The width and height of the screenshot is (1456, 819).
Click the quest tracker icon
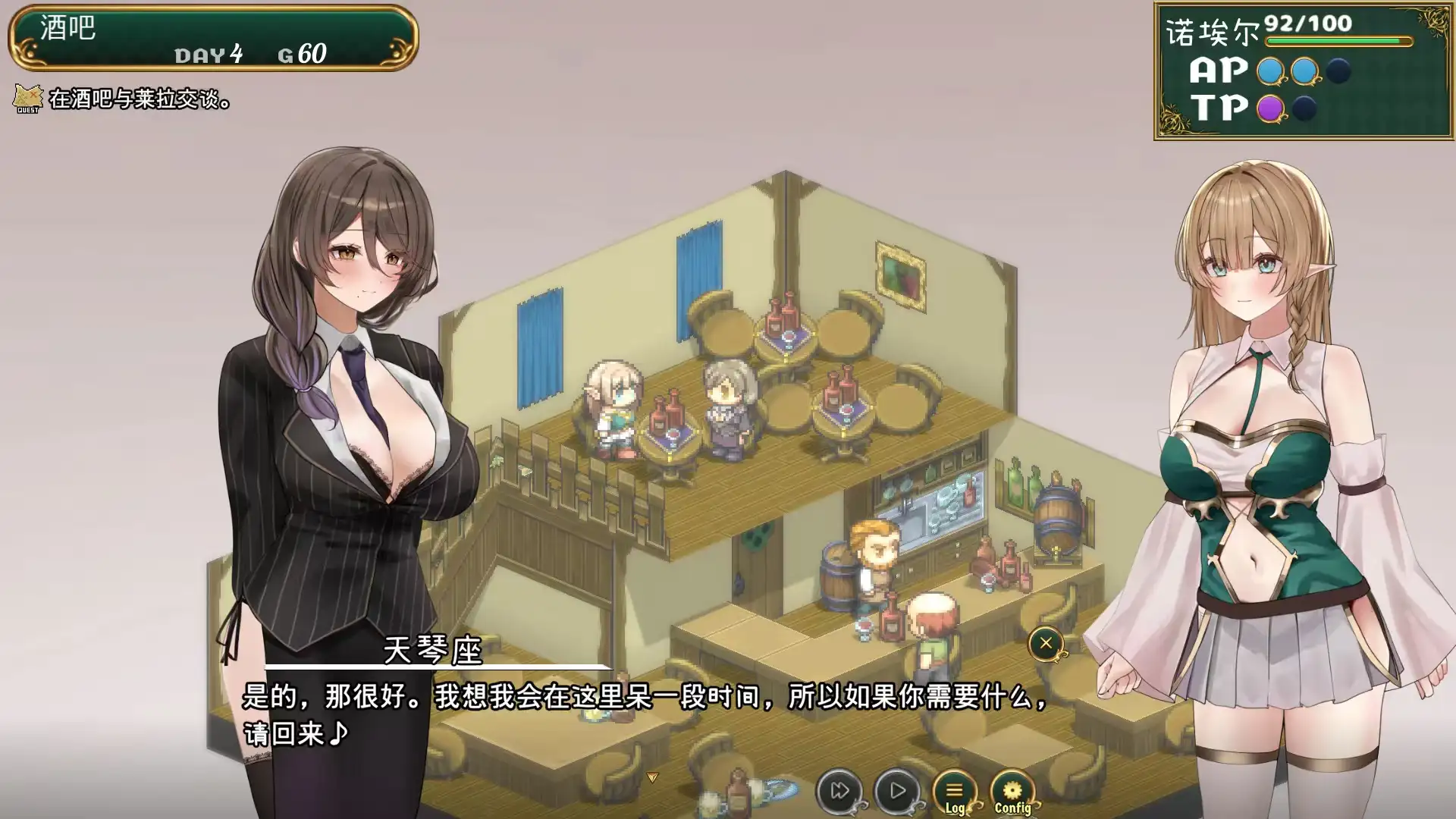tap(28, 99)
